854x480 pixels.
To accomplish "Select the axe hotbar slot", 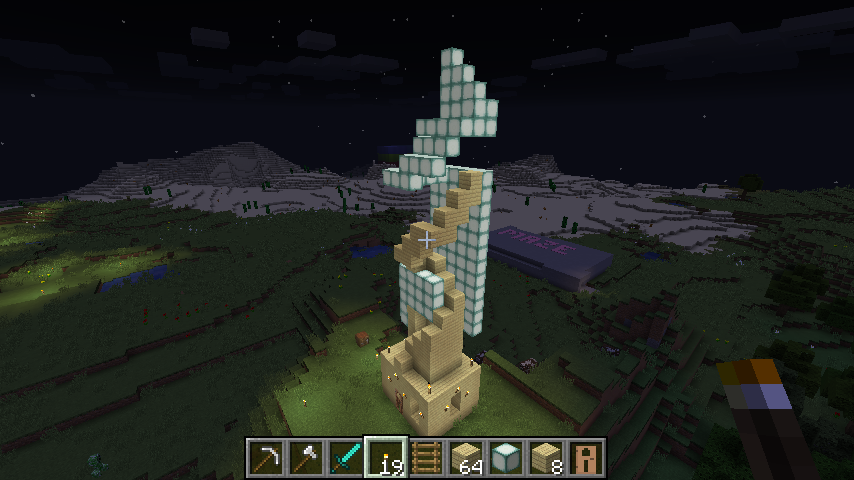I will coord(306,457).
